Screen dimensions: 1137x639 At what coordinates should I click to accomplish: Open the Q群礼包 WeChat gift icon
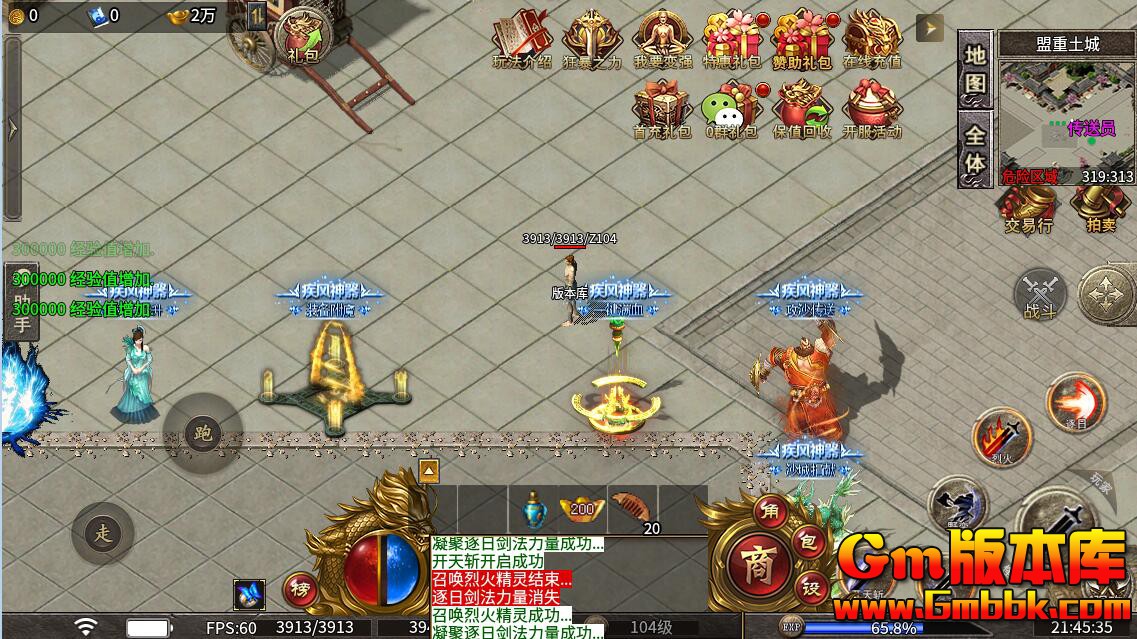click(x=732, y=107)
